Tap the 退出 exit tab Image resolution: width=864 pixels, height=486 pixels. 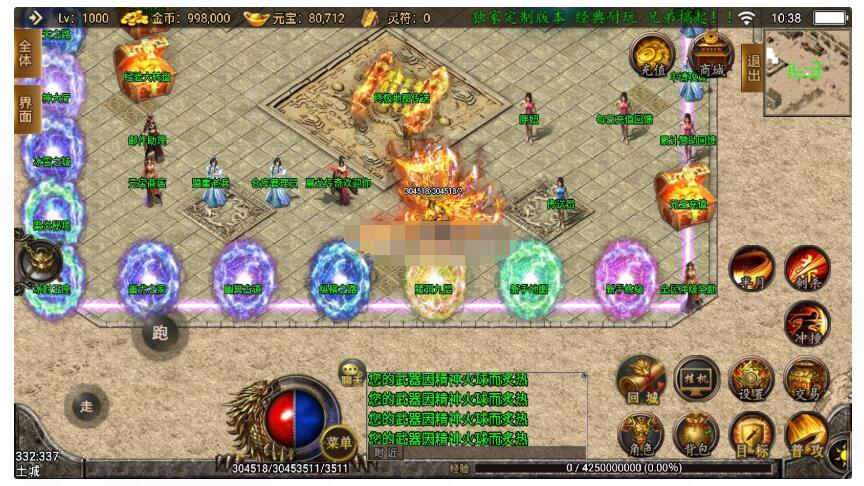752,67
